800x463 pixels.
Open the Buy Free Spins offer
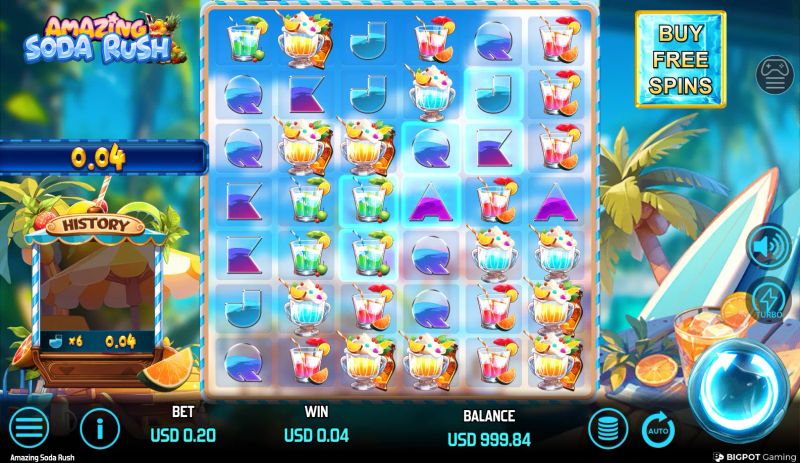(680, 59)
